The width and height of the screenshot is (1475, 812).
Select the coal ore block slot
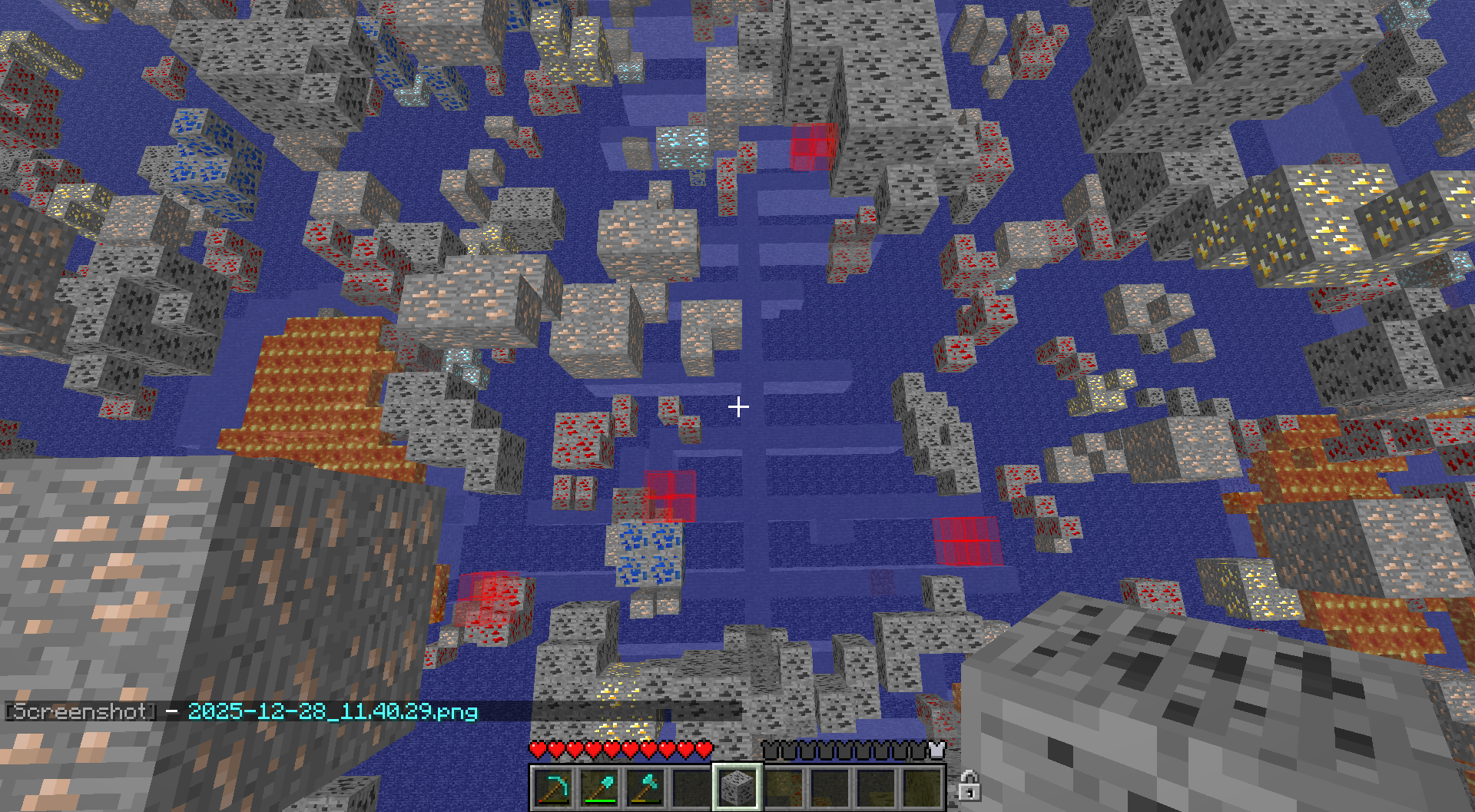(x=737, y=787)
